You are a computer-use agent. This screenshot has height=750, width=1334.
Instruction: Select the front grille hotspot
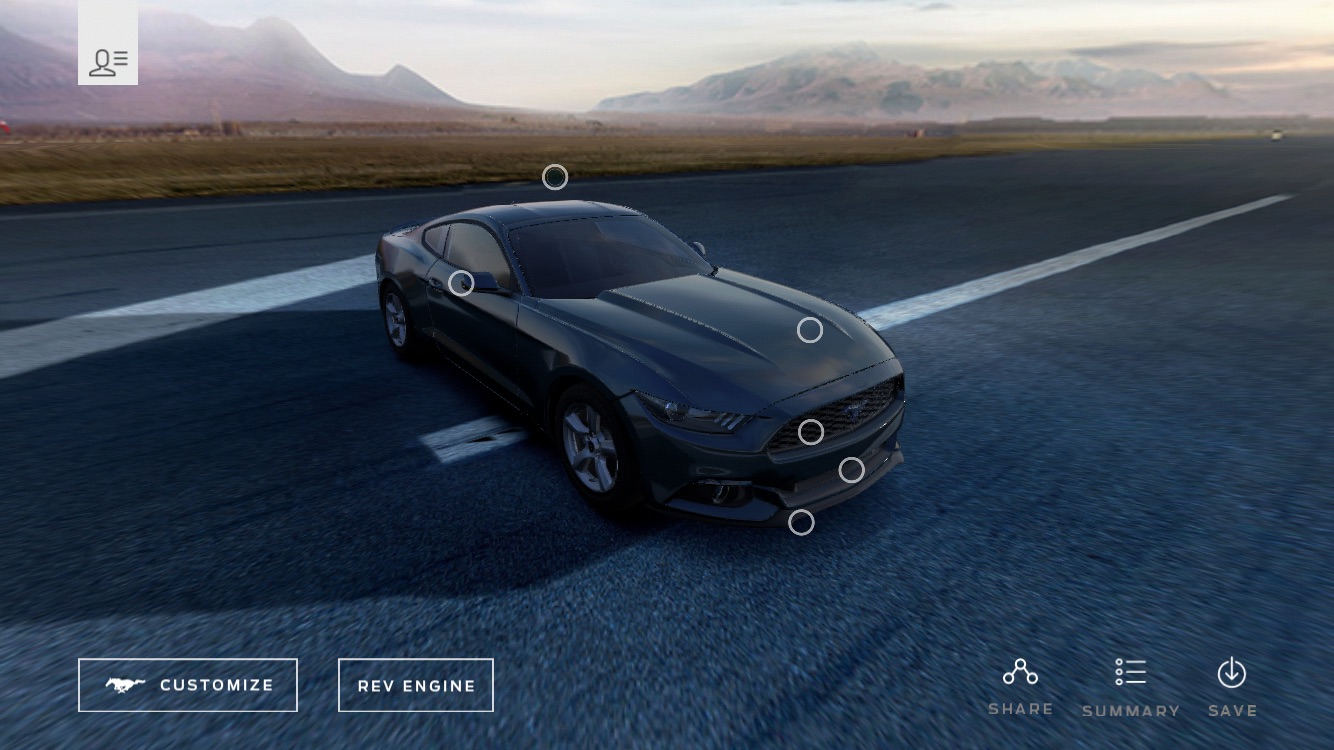(x=811, y=432)
